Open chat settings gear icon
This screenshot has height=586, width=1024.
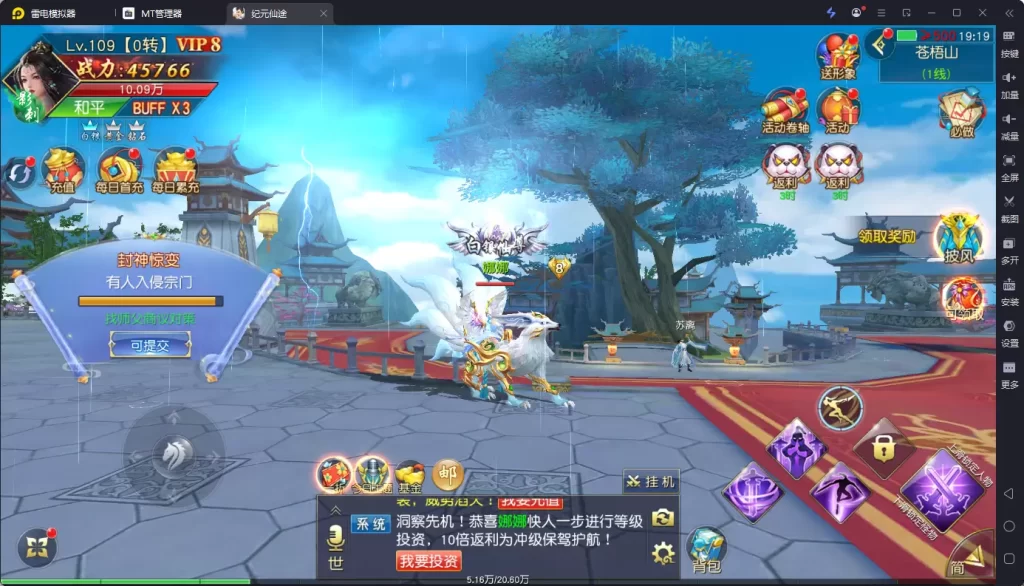pyautogui.click(x=662, y=552)
